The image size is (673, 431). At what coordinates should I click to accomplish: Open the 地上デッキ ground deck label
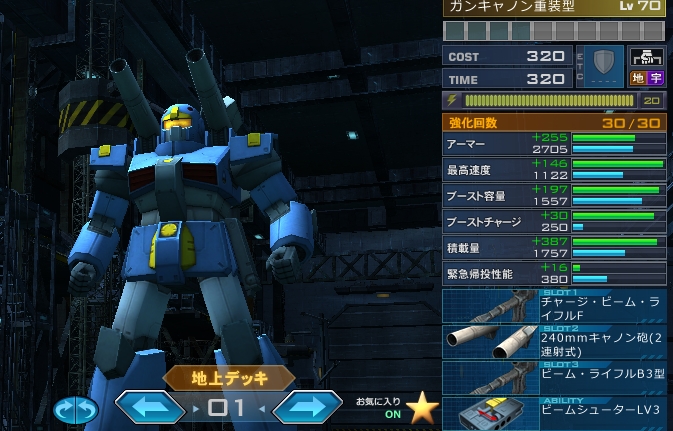(x=230, y=378)
